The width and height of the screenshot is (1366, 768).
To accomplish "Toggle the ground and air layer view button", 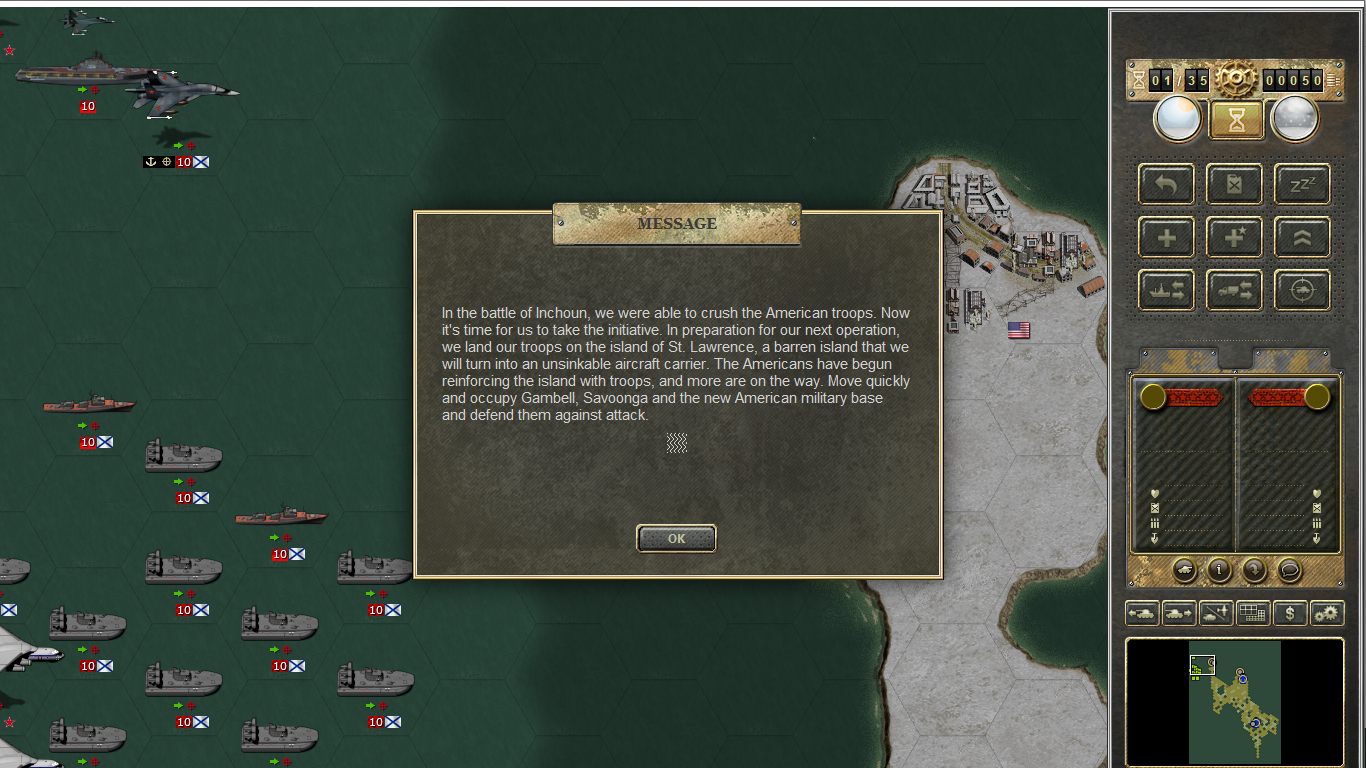I will [1216, 613].
